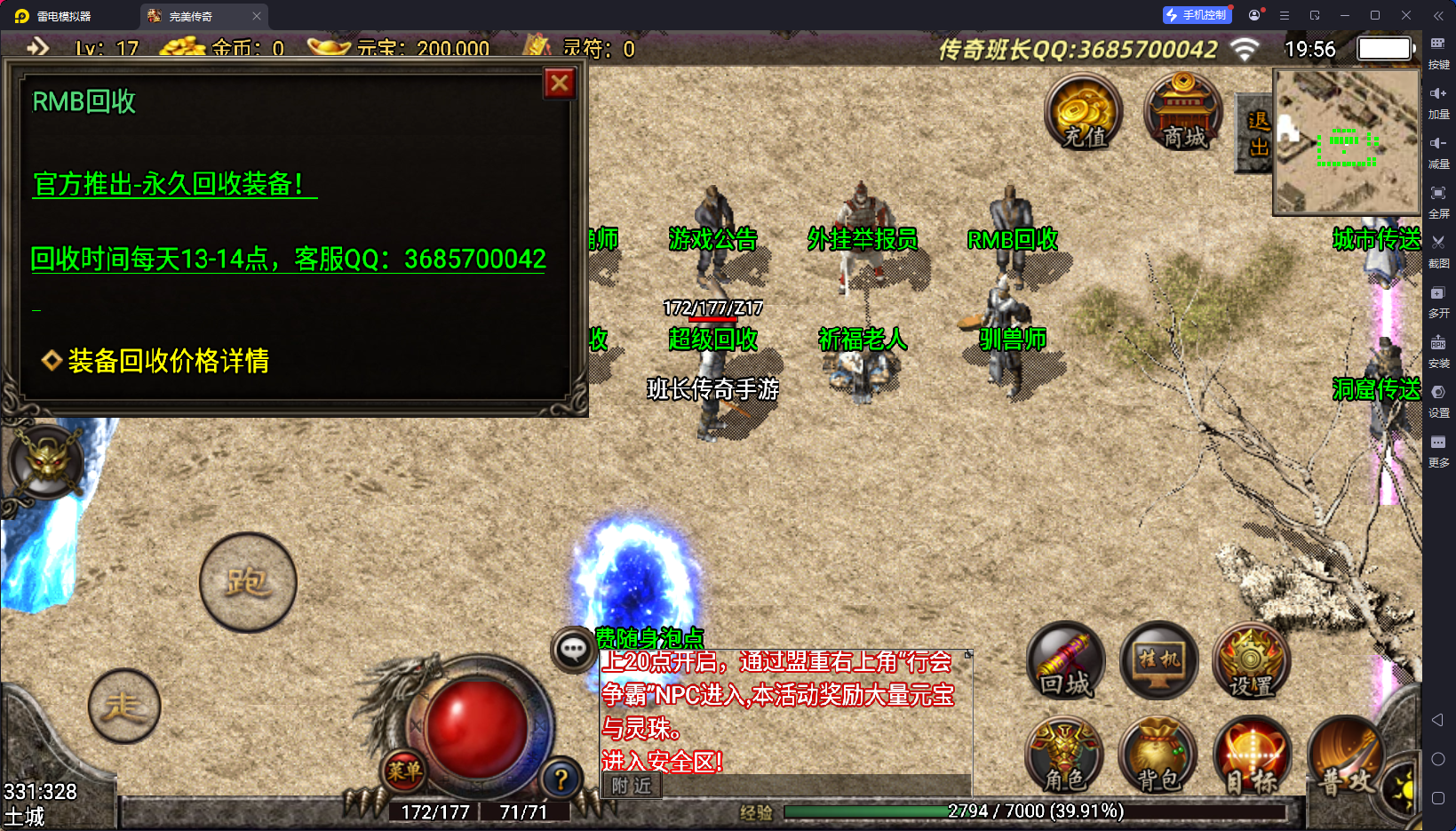
Task: Close the RMB回收 dialog window
Action: pos(560,84)
